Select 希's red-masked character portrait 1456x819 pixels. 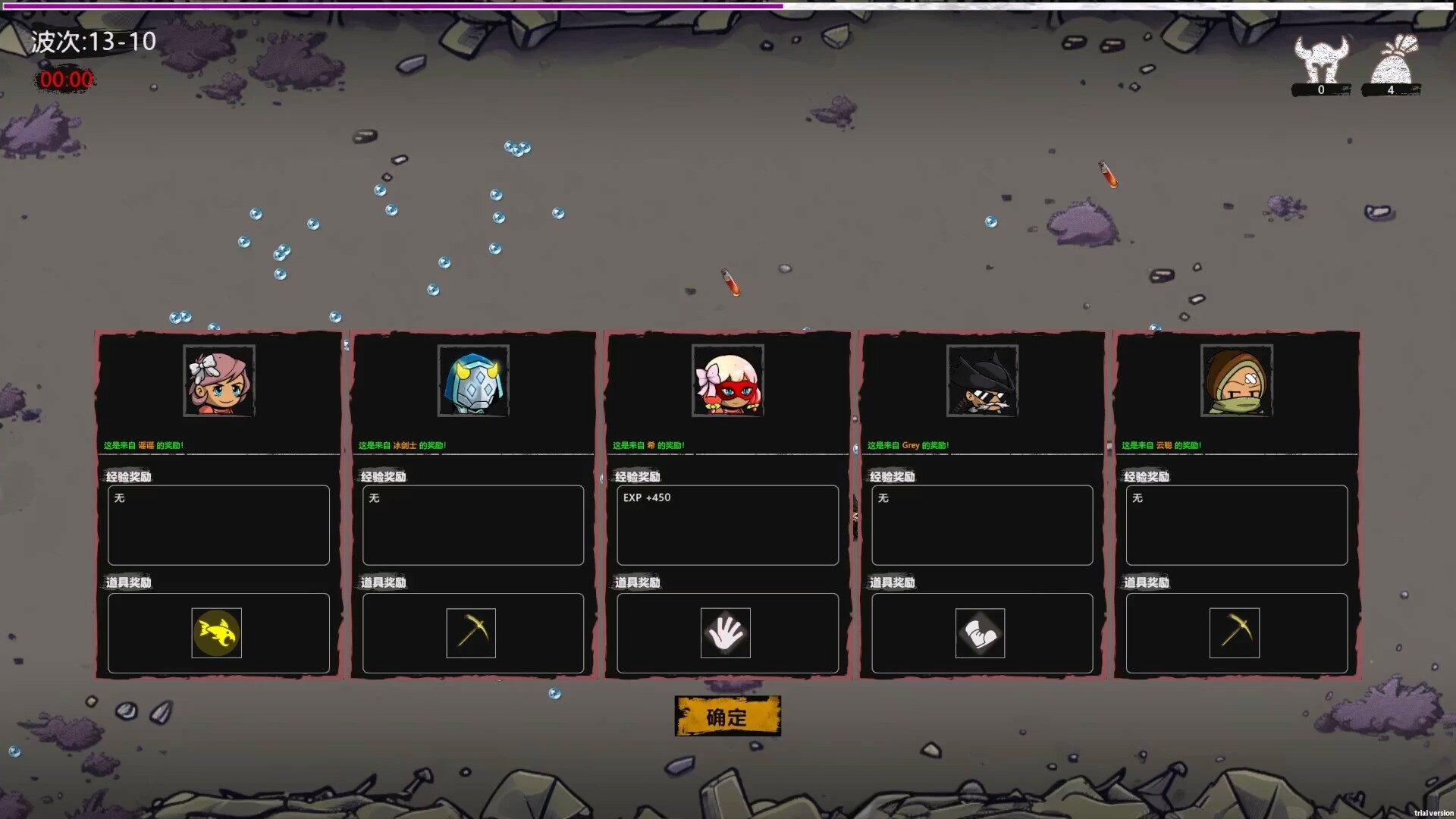click(727, 381)
